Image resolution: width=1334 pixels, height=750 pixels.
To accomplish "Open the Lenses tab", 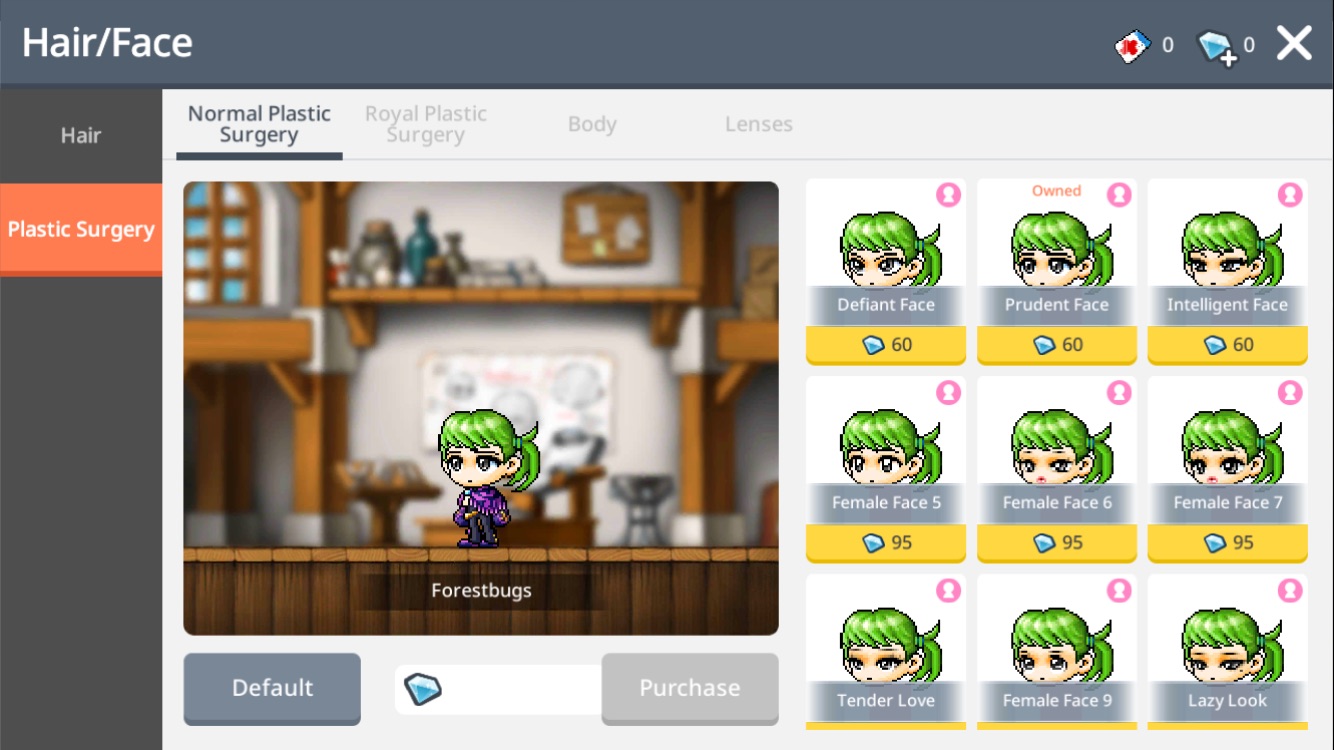I will (758, 124).
